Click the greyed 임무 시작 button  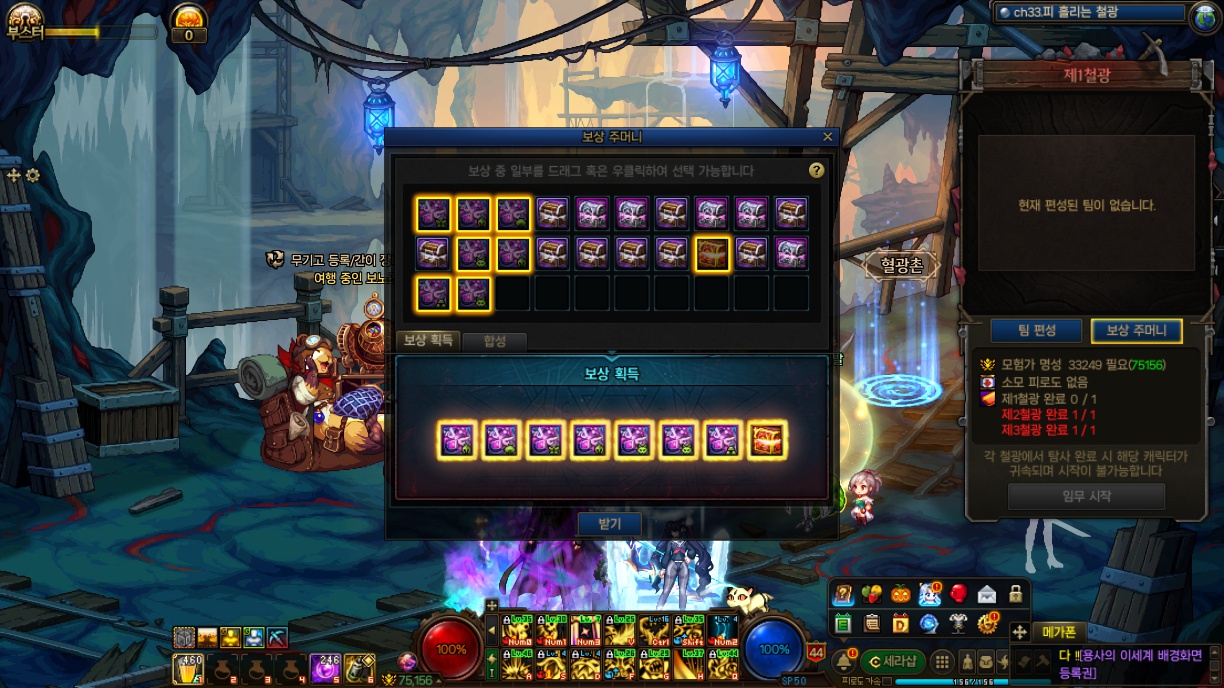[x=1086, y=496]
